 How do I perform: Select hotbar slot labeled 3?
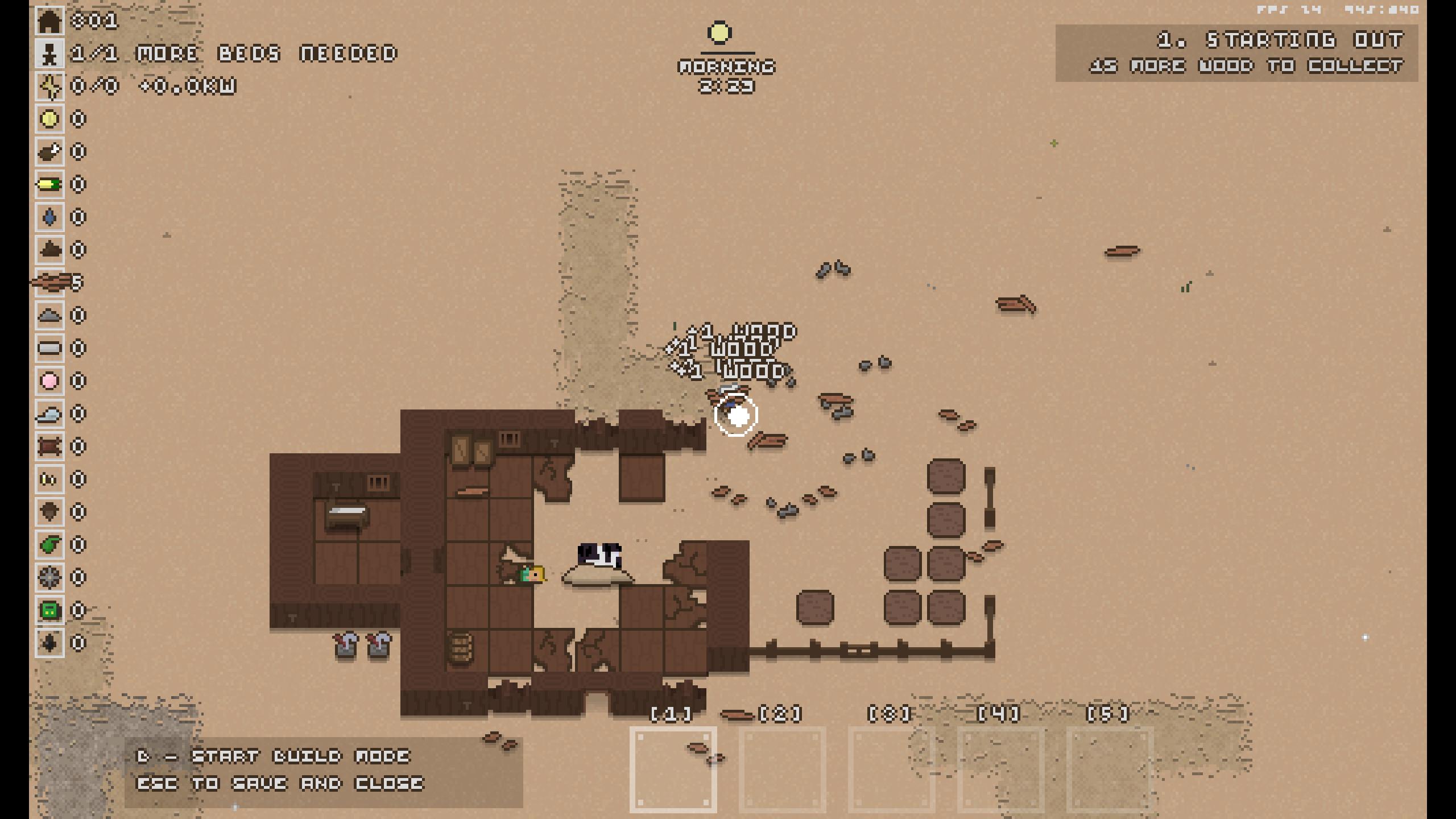(891, 770)
